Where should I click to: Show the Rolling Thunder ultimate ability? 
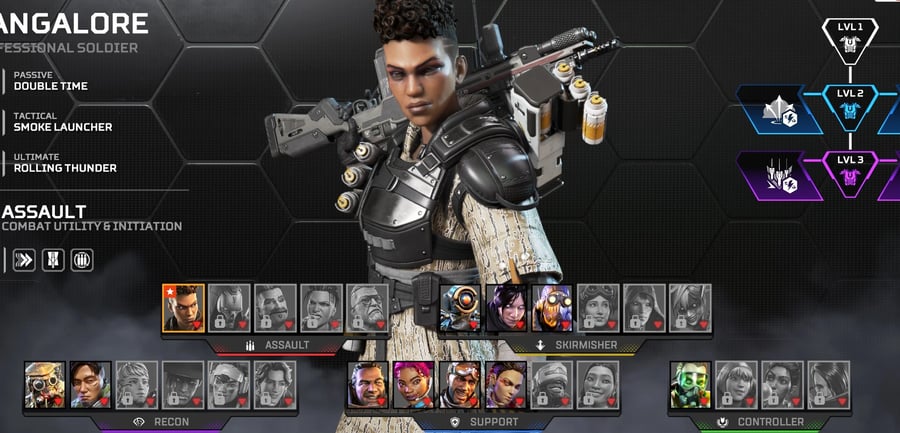(64, 164)
